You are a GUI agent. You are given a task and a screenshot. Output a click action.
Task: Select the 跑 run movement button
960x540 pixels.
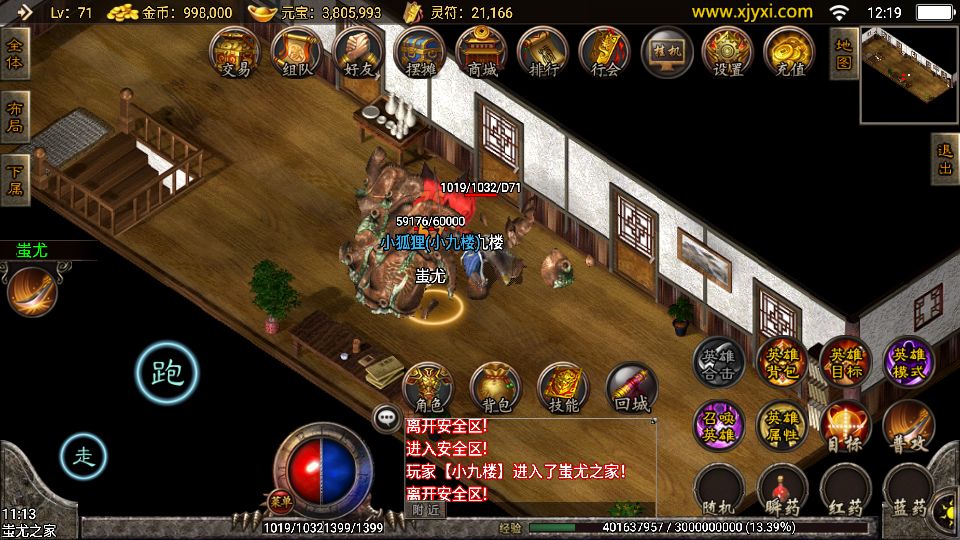pyautogui.click(x=166, y=373)
